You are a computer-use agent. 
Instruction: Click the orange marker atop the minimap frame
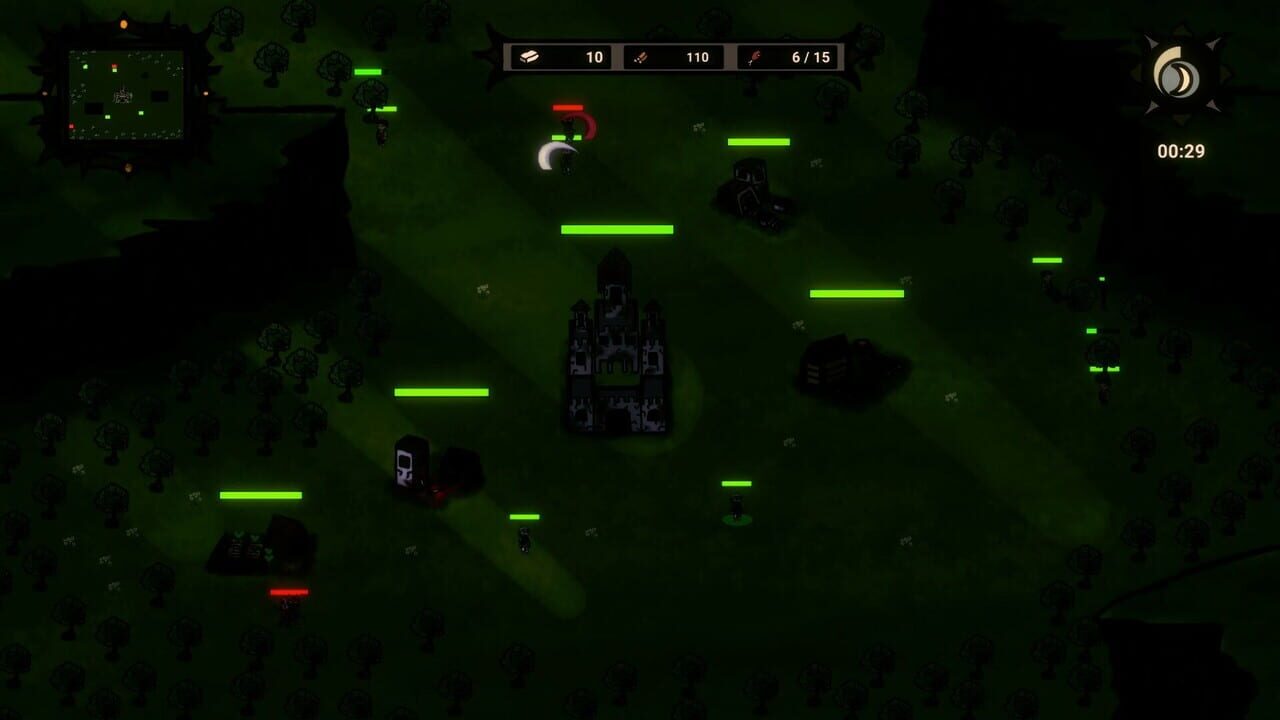click(124, 23)
